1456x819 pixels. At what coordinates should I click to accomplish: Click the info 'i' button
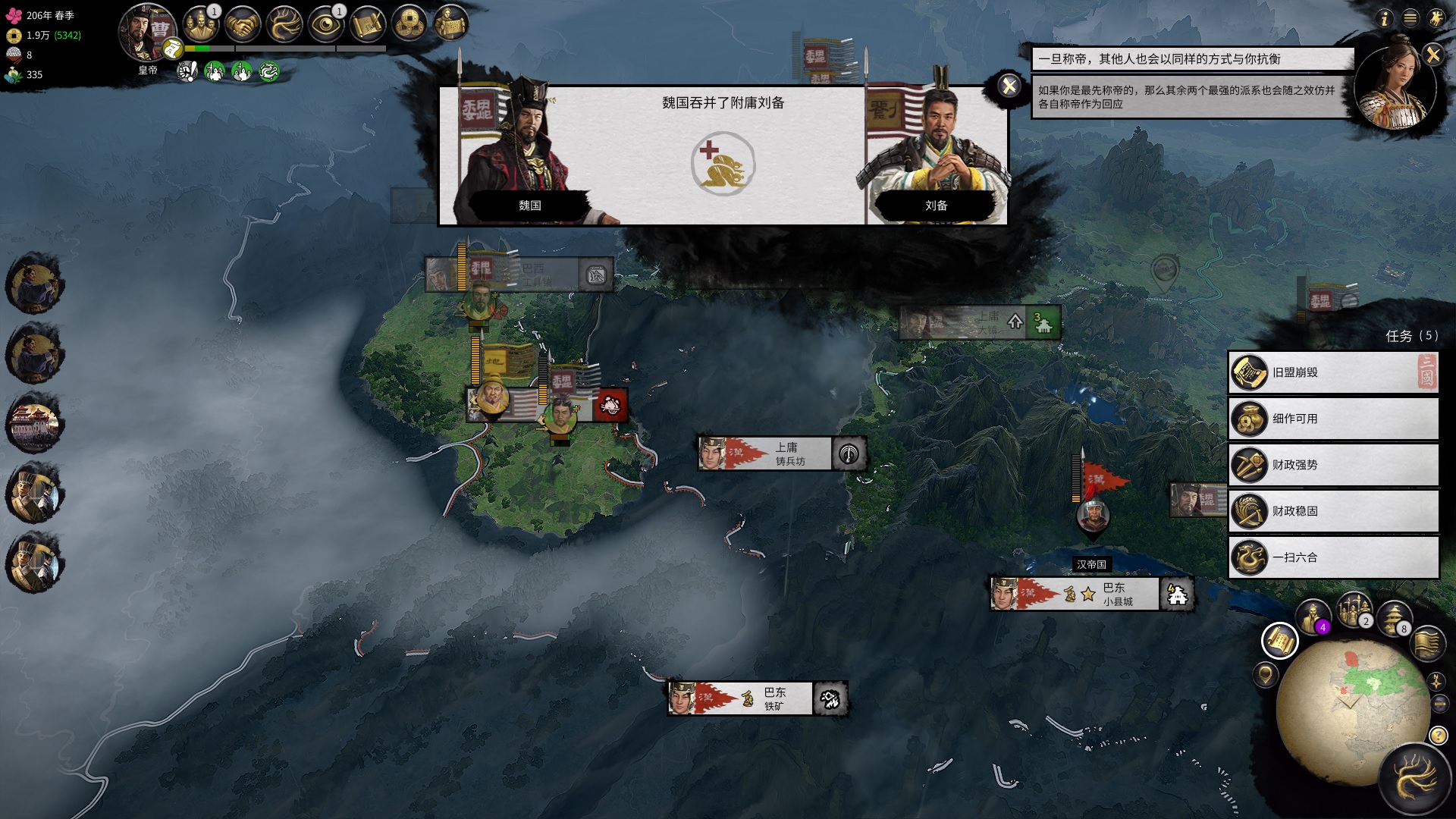coord(1385,18)
